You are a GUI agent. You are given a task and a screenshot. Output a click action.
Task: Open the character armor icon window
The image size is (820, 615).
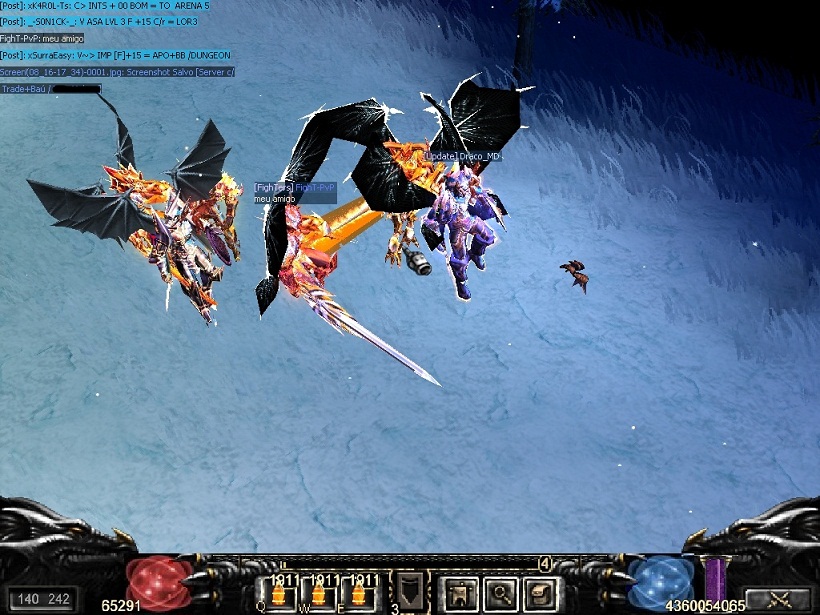click(461, 595)
